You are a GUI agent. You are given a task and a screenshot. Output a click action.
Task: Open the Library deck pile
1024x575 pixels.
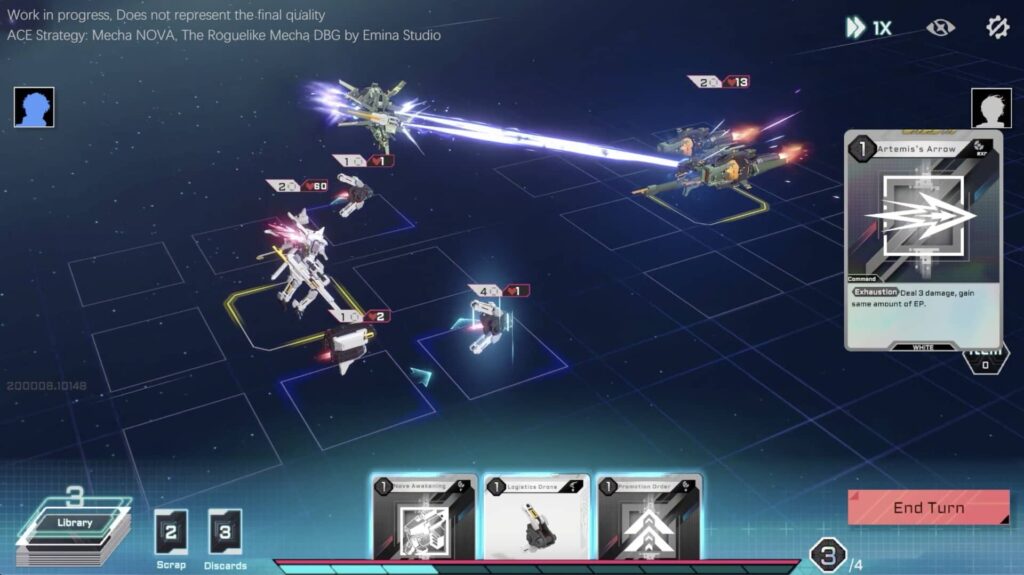[x=75, y=527]
